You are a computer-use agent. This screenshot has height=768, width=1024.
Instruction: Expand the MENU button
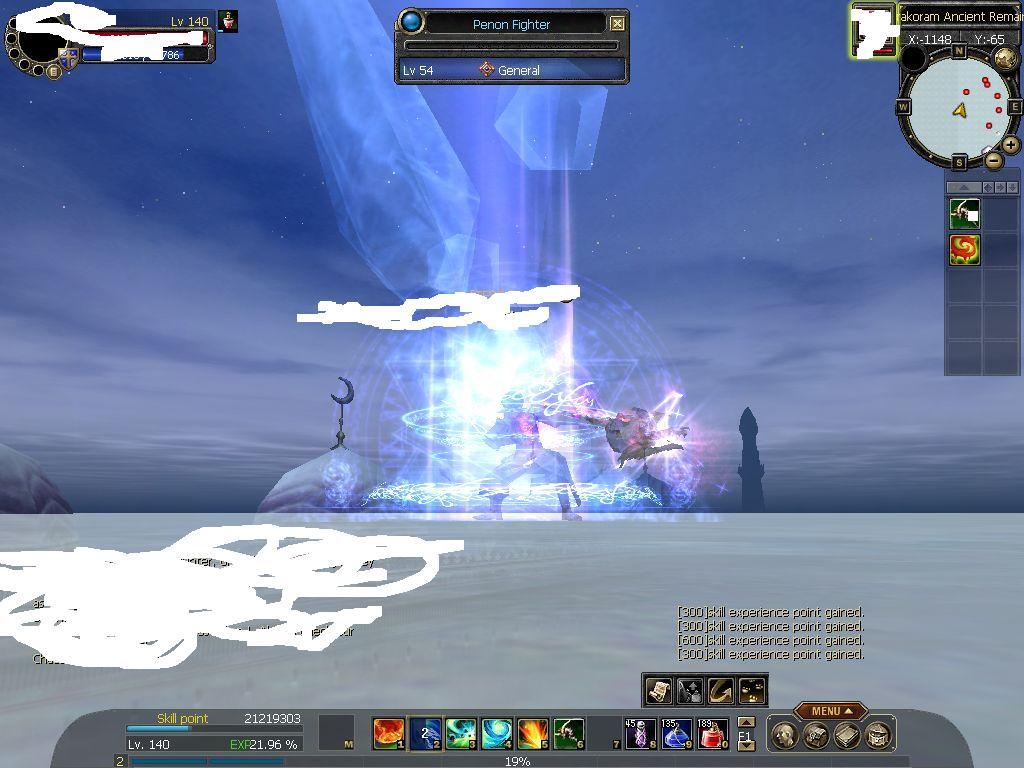point(830,711)
